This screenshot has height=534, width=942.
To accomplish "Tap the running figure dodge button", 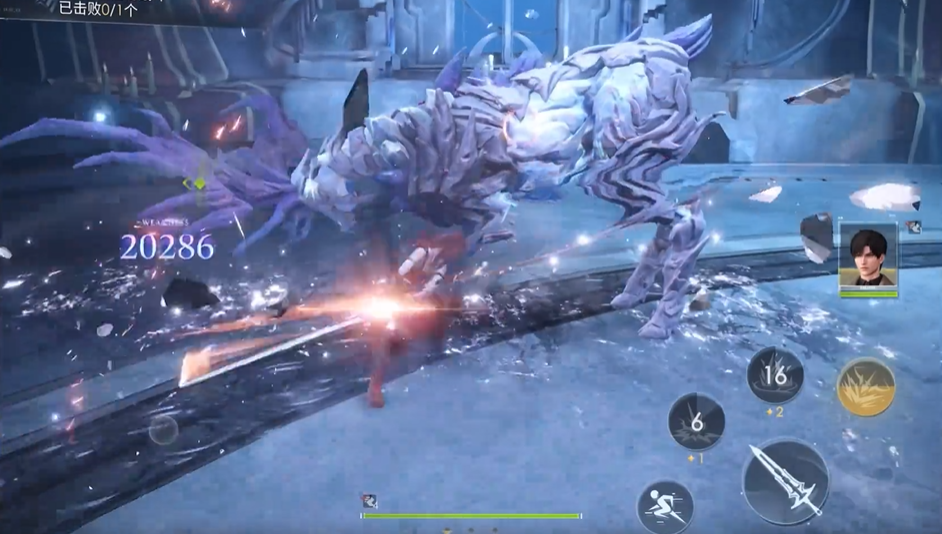I will pyautogui.click(x=665, y=506).
